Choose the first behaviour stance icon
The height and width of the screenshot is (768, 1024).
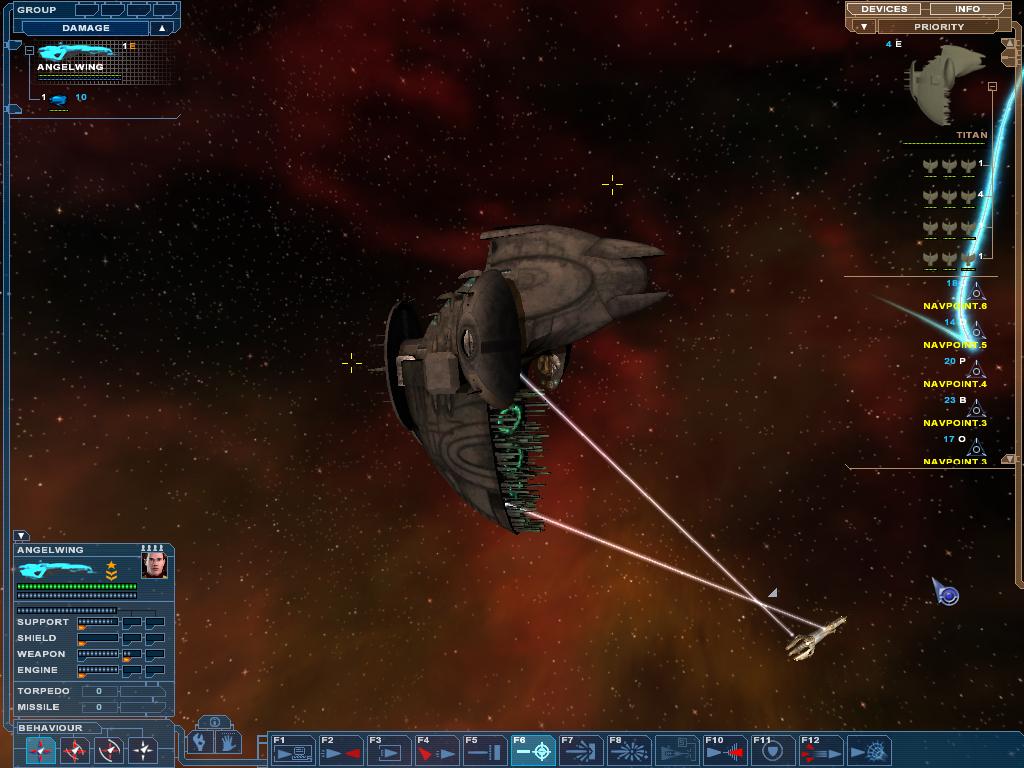point(41,749)
